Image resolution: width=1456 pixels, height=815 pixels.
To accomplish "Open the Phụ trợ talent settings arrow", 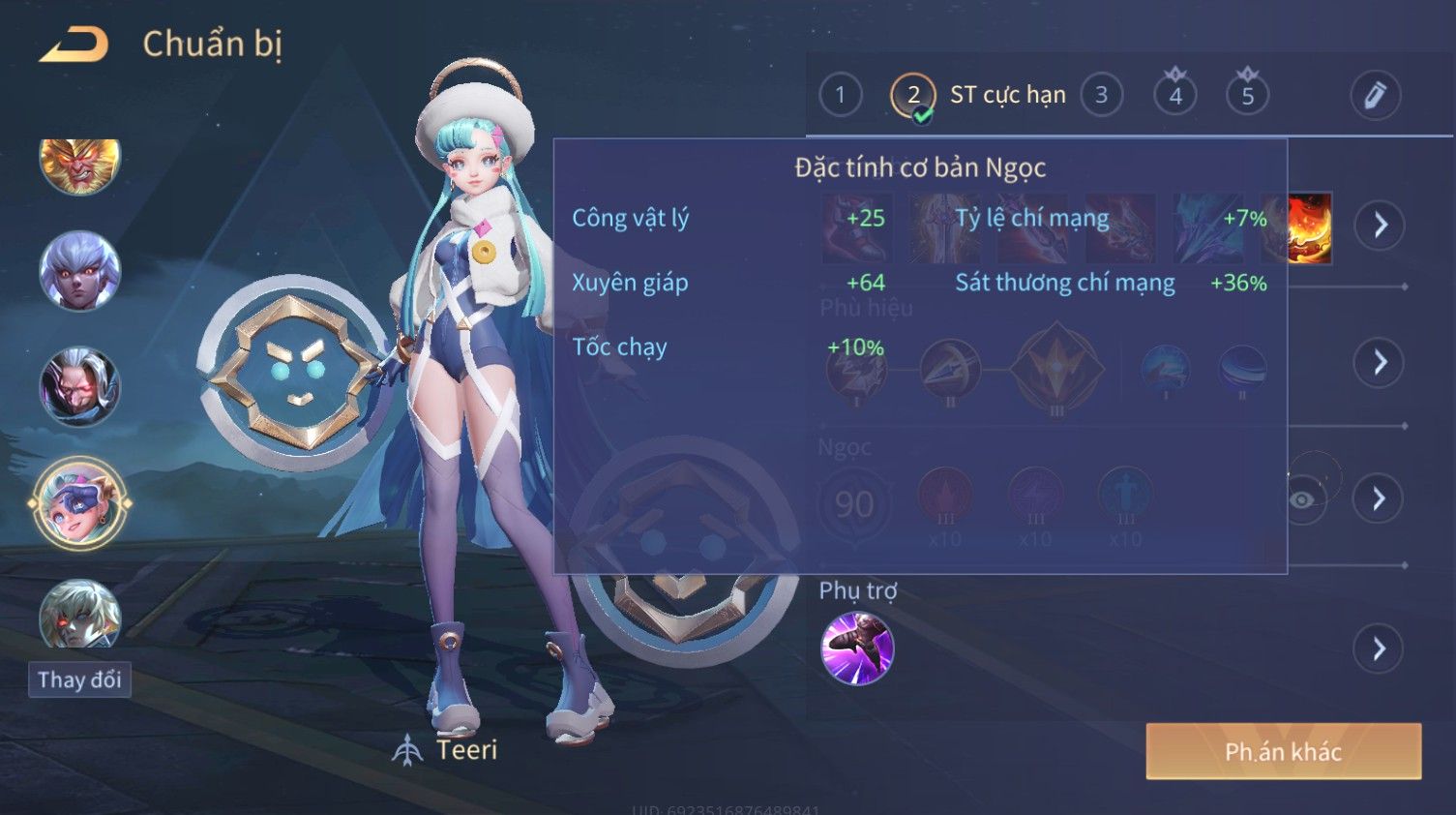I will pos(1380,649).
